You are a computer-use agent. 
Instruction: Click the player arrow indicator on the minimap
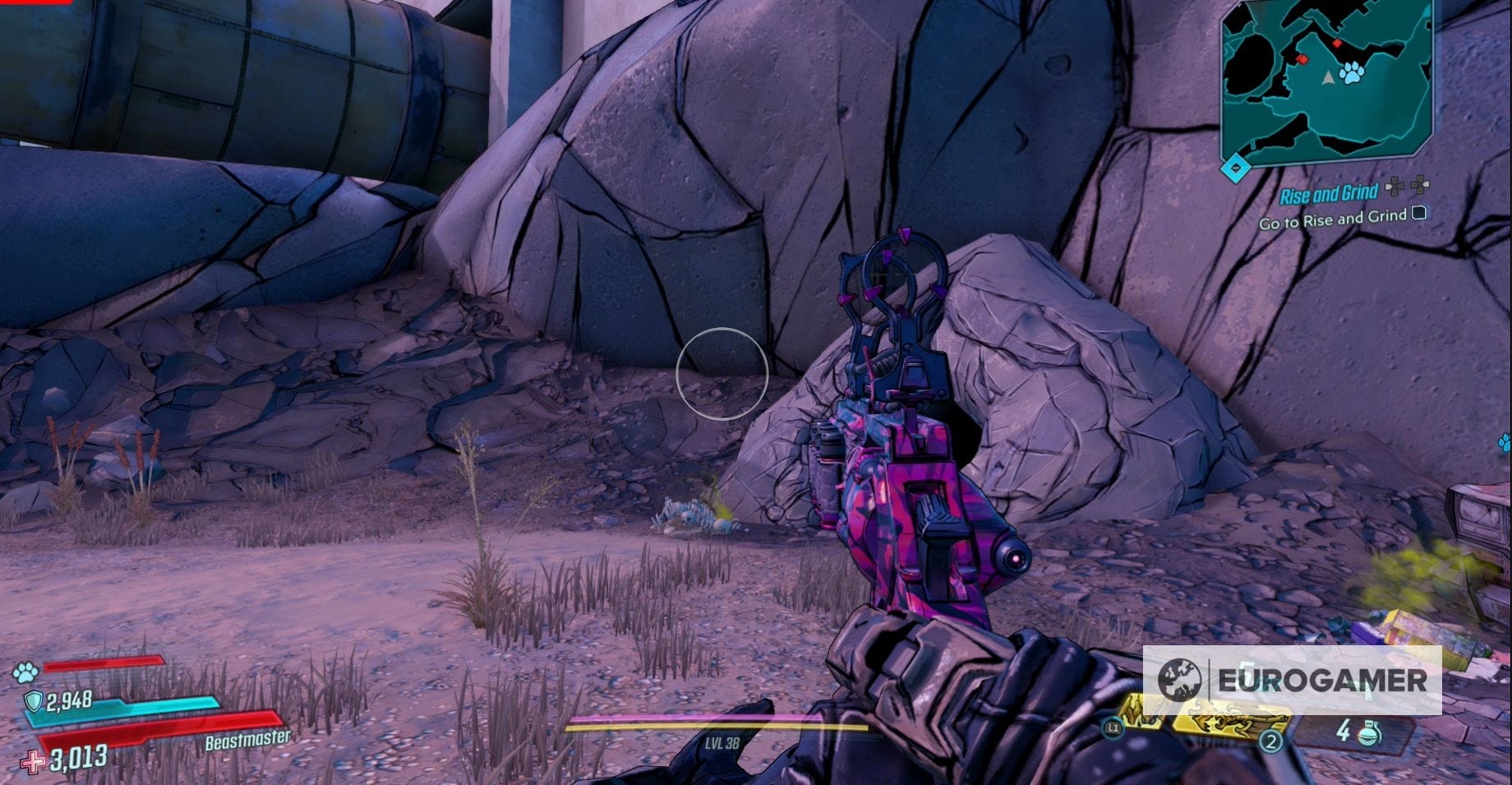(1328, 77)
